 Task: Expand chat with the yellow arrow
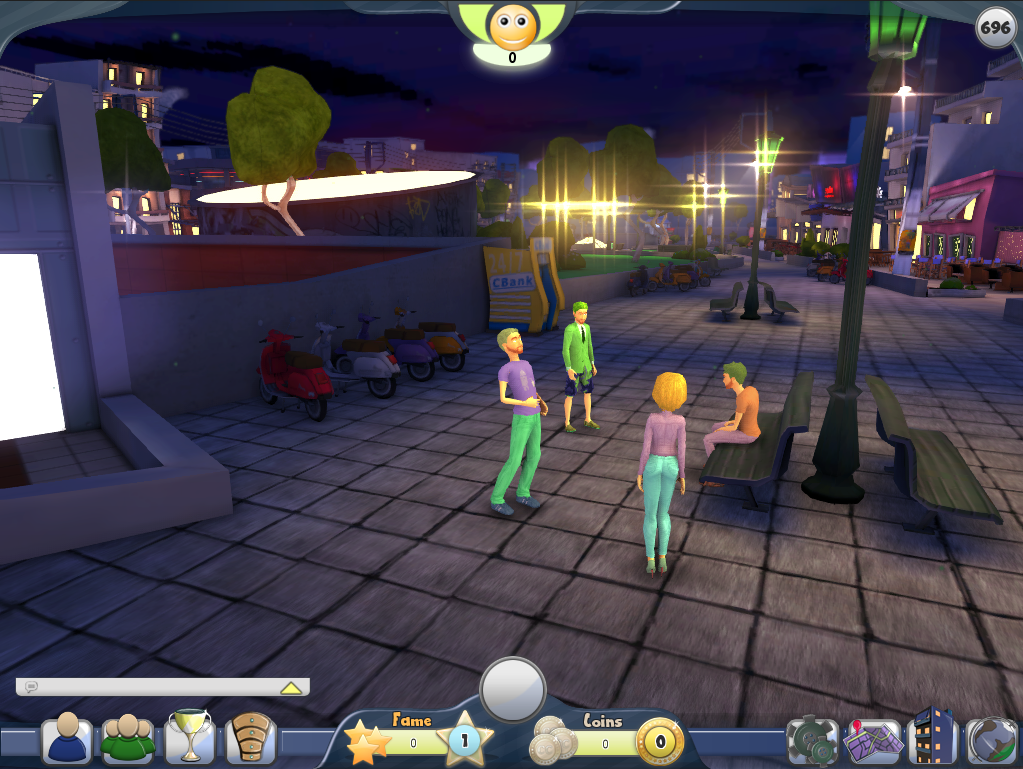(x=291, y=687)
